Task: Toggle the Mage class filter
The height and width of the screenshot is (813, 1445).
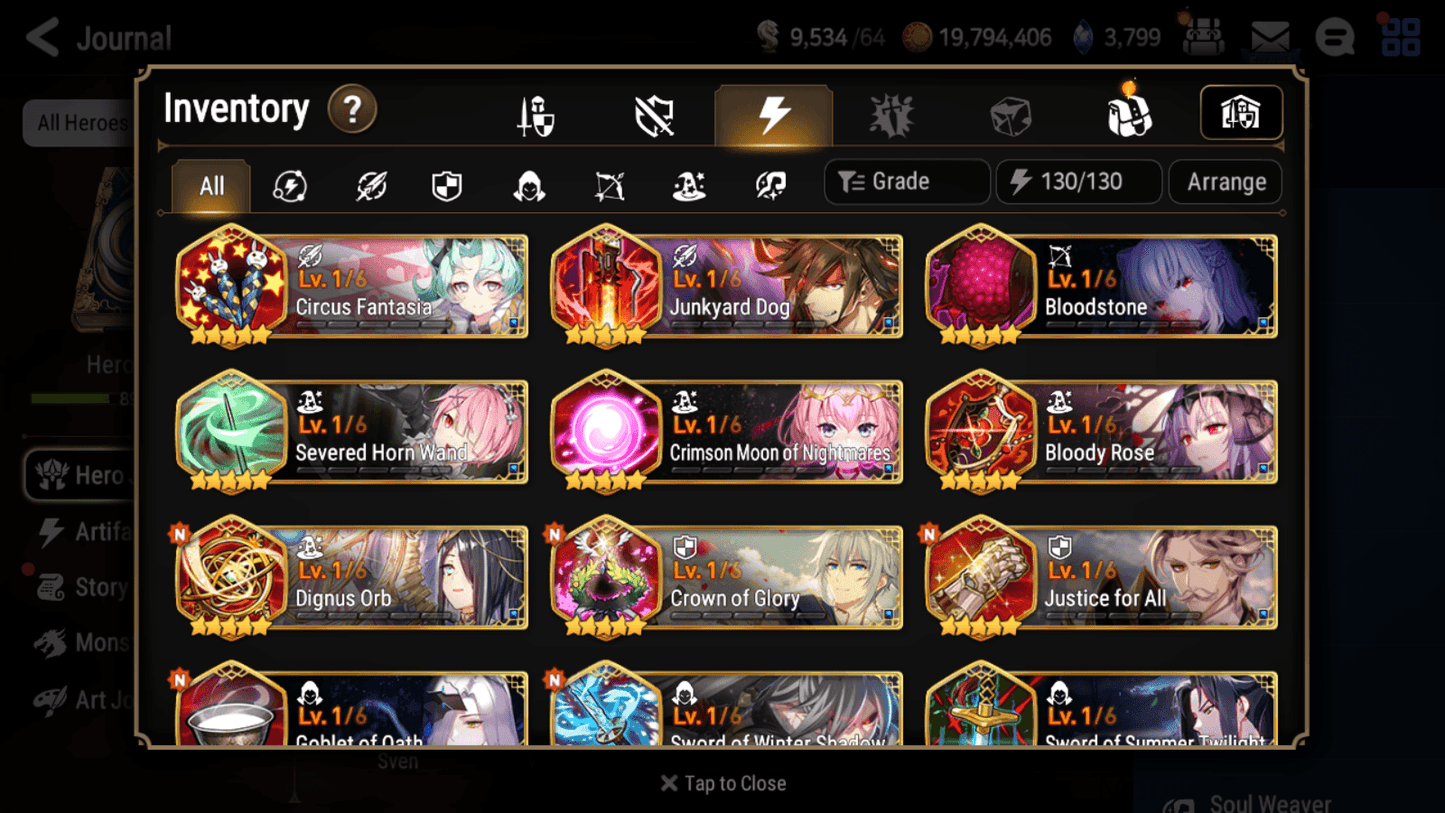Action: (688, 186)
